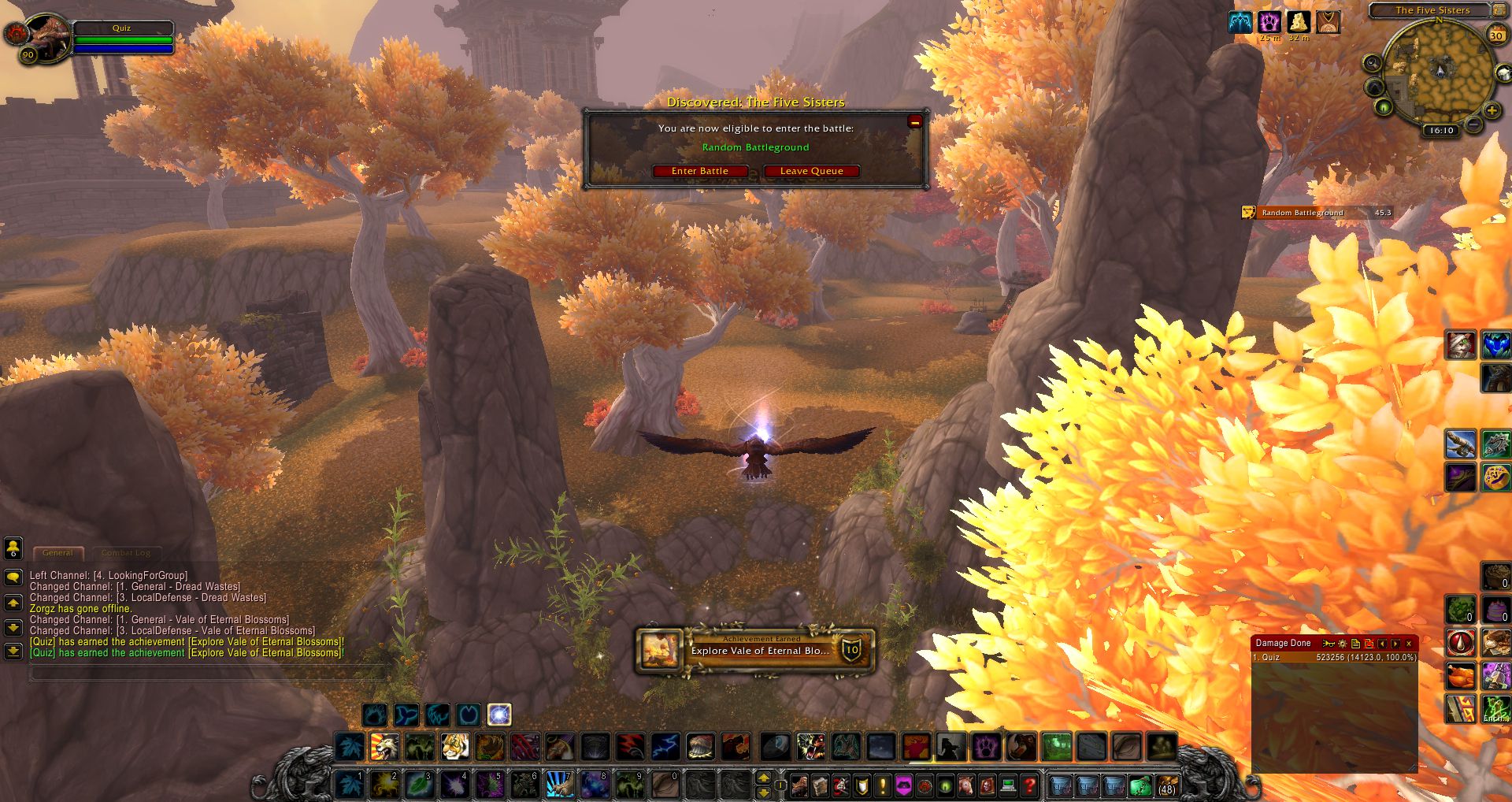Open Recount options with the gear icon
The height and width of the screenshot is (802, 1512).
click(1341, 644)
